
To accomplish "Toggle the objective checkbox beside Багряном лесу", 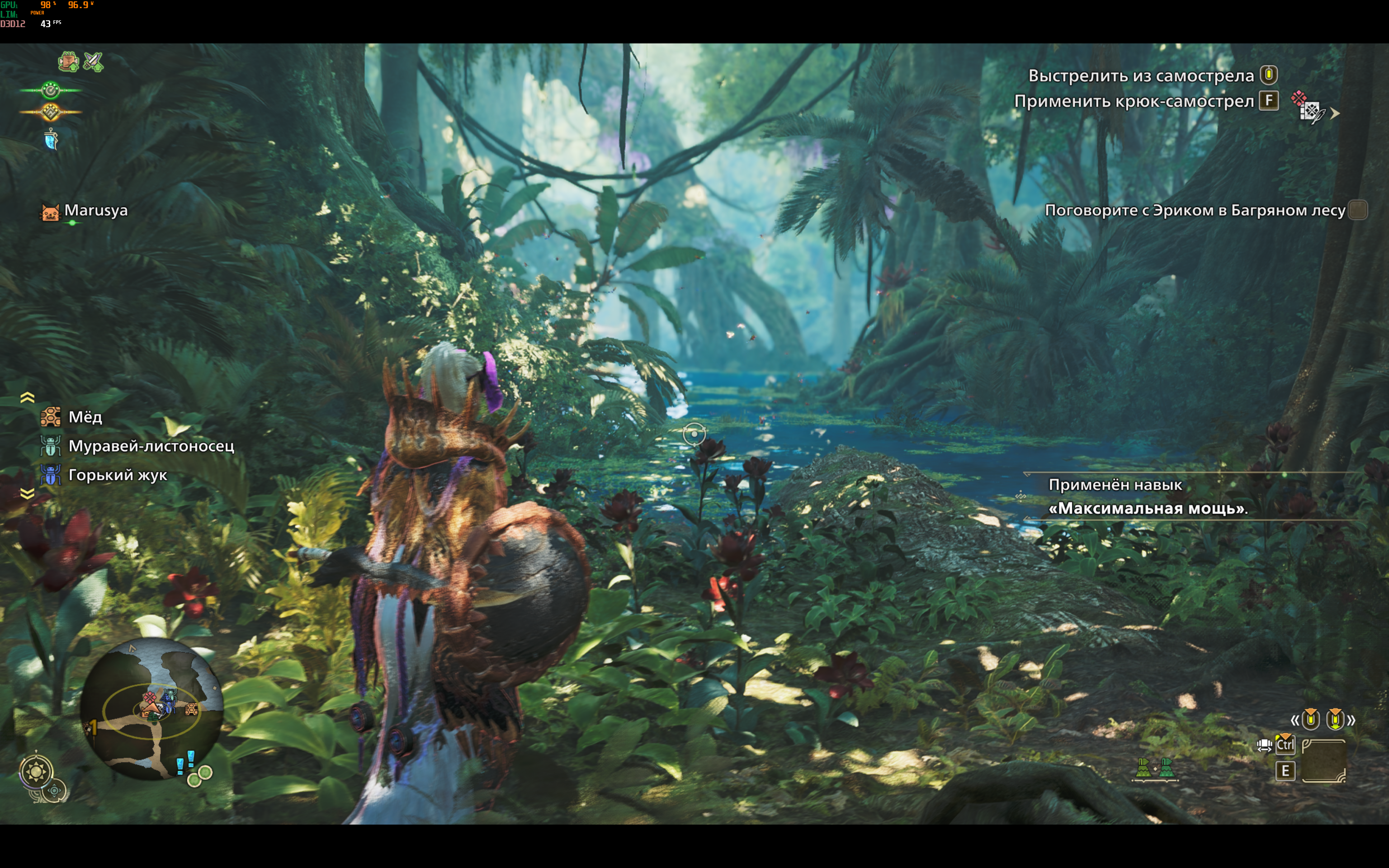I will pyautogui.click(x=1357, y=210).
